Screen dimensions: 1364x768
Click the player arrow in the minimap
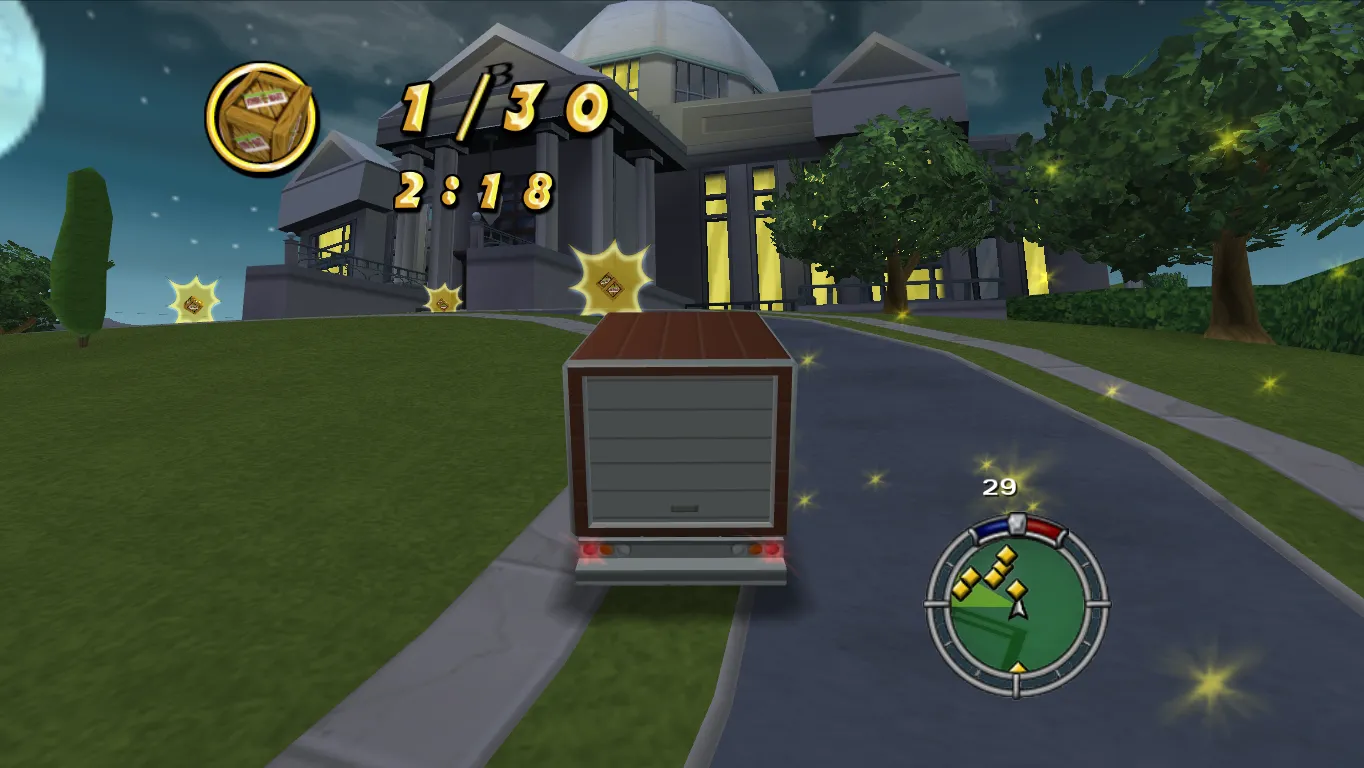[1017, 608]
